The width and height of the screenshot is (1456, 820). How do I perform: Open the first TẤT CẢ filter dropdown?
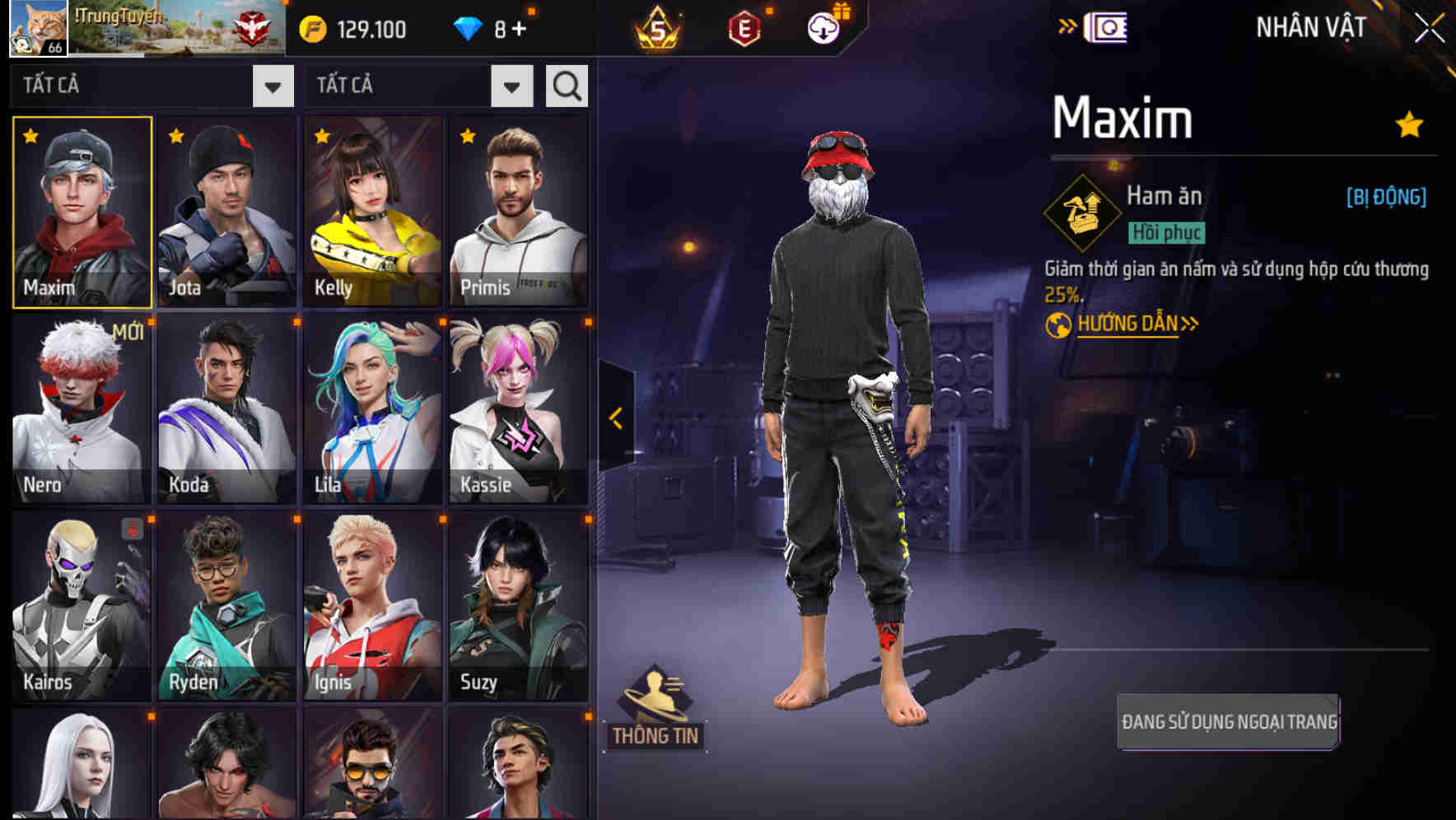coord(272,85)
